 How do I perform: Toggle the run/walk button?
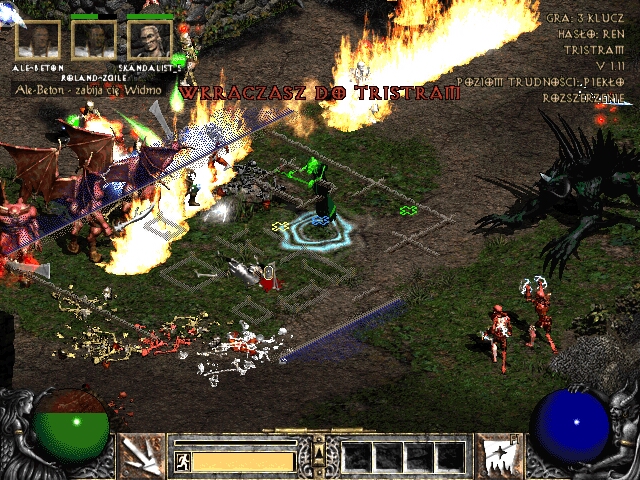[183, 461]
